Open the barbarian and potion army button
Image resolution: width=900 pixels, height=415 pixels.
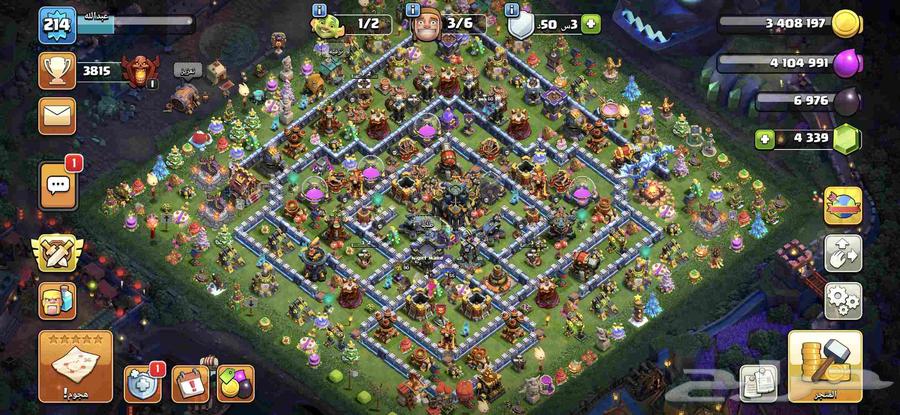57,300
